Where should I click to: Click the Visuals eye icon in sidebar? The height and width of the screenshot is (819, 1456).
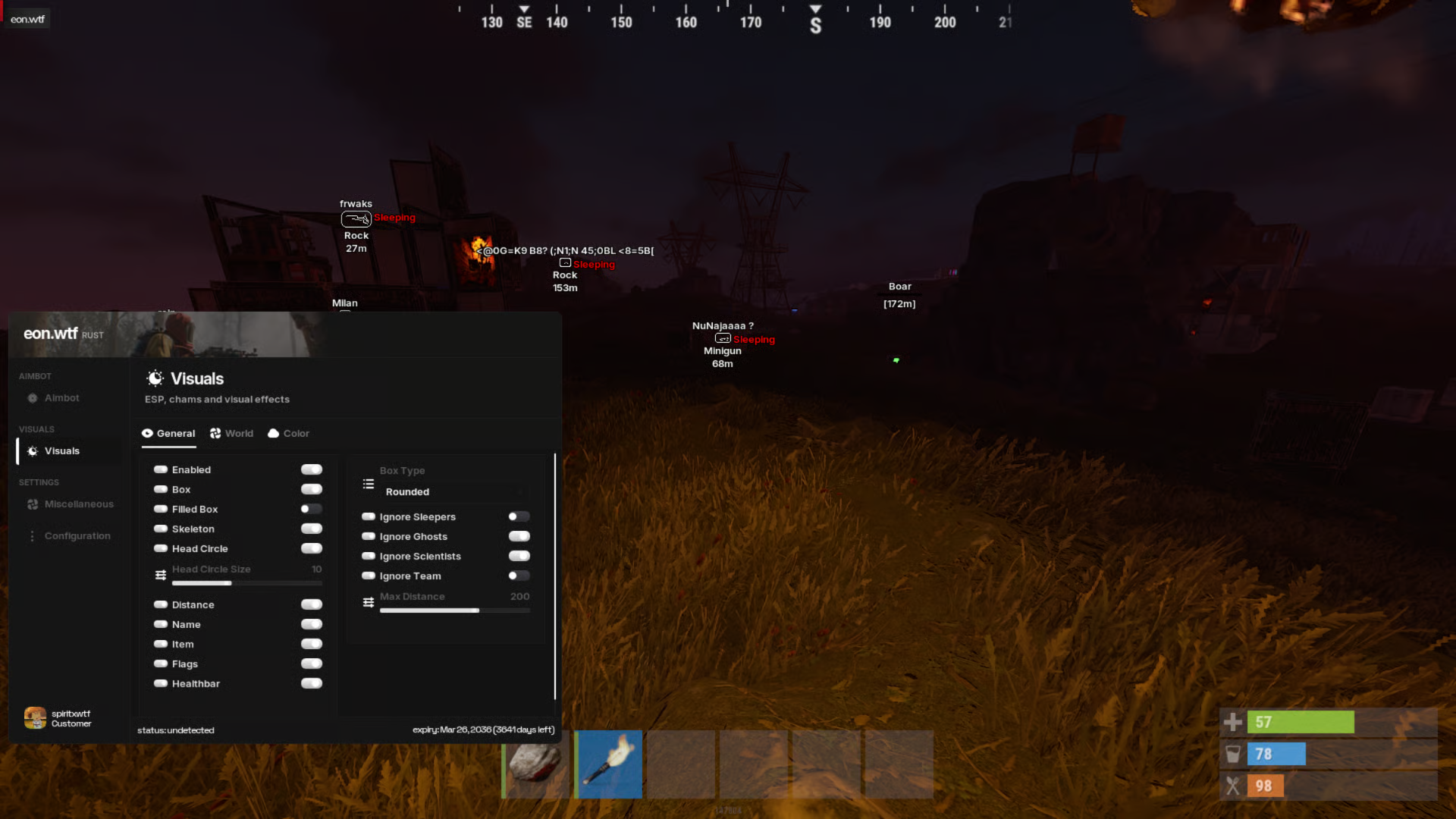[33, 450]
